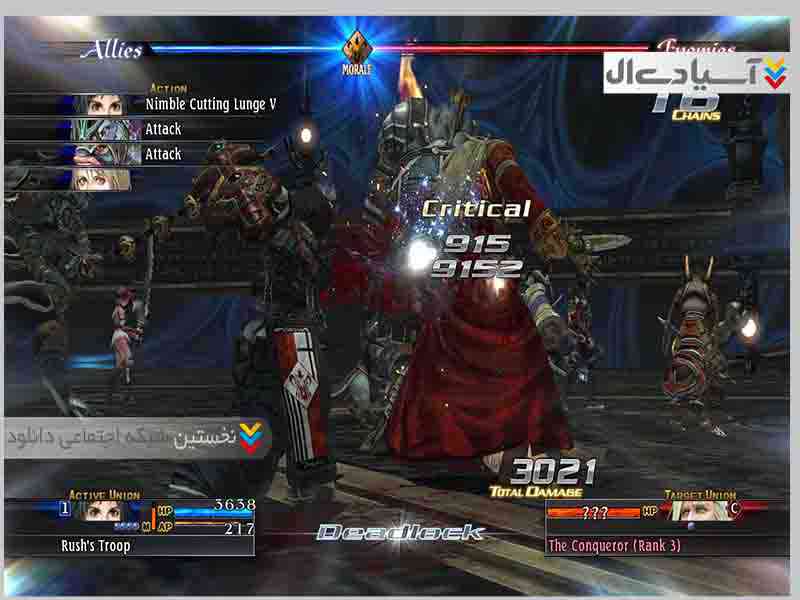Open the Persian watermark logo in the top-right corner
This screenshot has width=800, height=600.
(695, 73)
